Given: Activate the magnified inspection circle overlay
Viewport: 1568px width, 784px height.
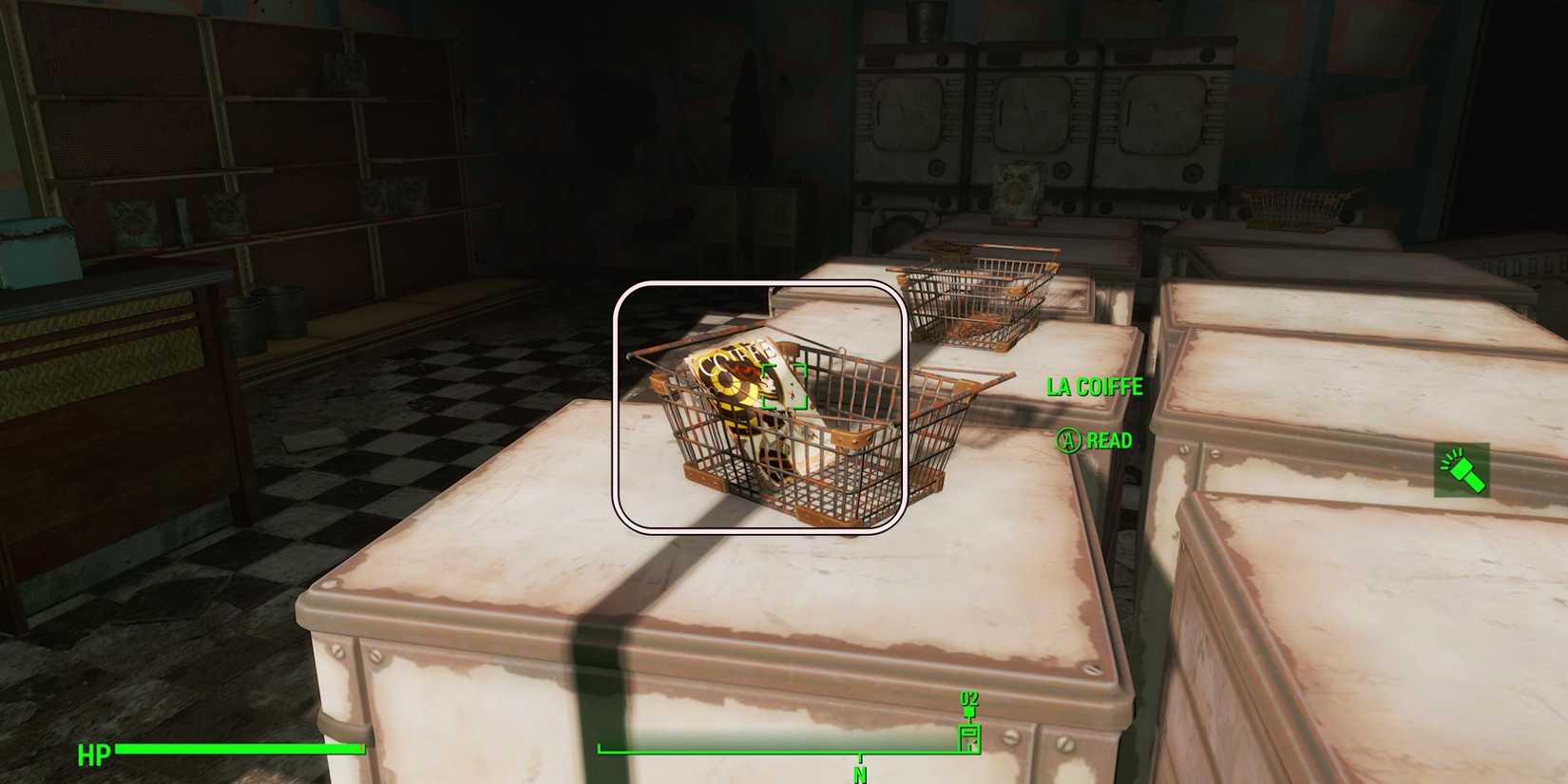Looking at the screenshot, I should point(760,407).
